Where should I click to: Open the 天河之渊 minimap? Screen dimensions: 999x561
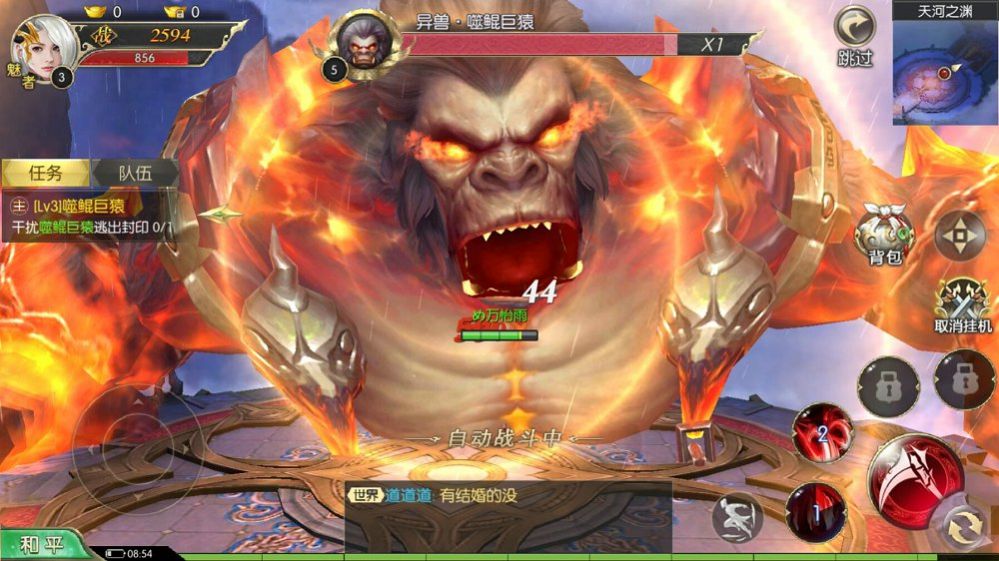945,67
